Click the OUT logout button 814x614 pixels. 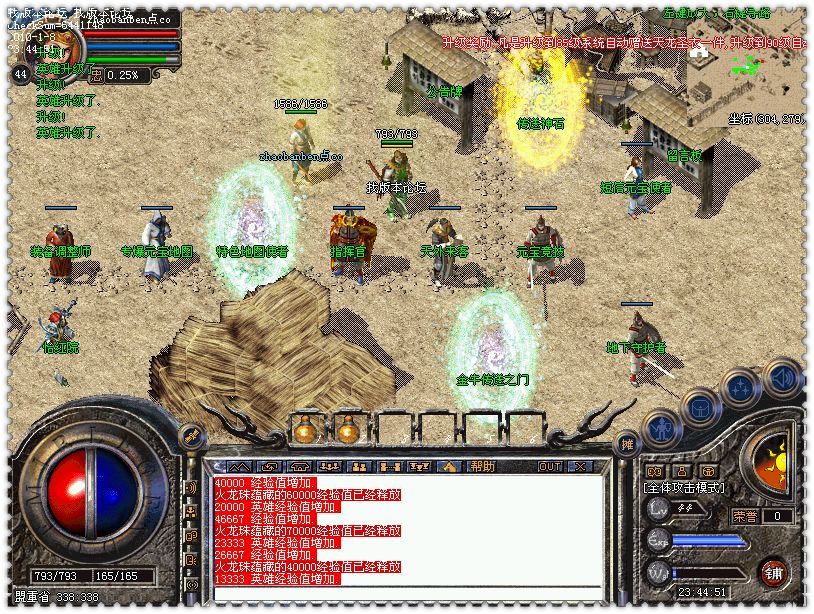tap(549, 466)
